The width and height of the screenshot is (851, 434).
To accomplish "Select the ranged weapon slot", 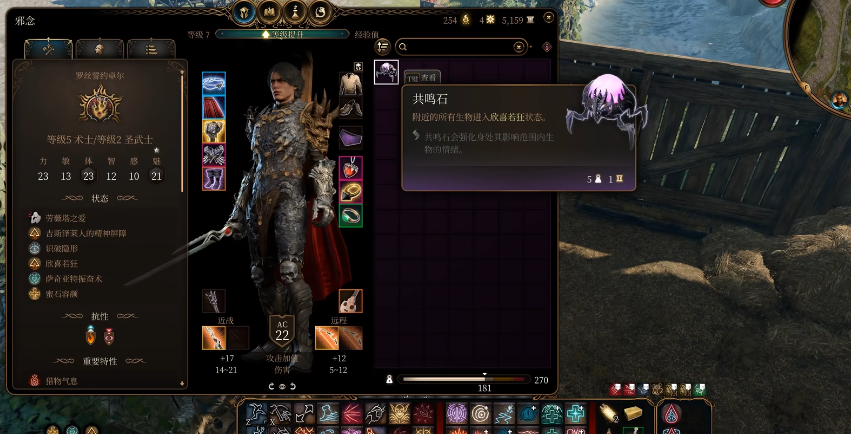I will coord(327,337).
